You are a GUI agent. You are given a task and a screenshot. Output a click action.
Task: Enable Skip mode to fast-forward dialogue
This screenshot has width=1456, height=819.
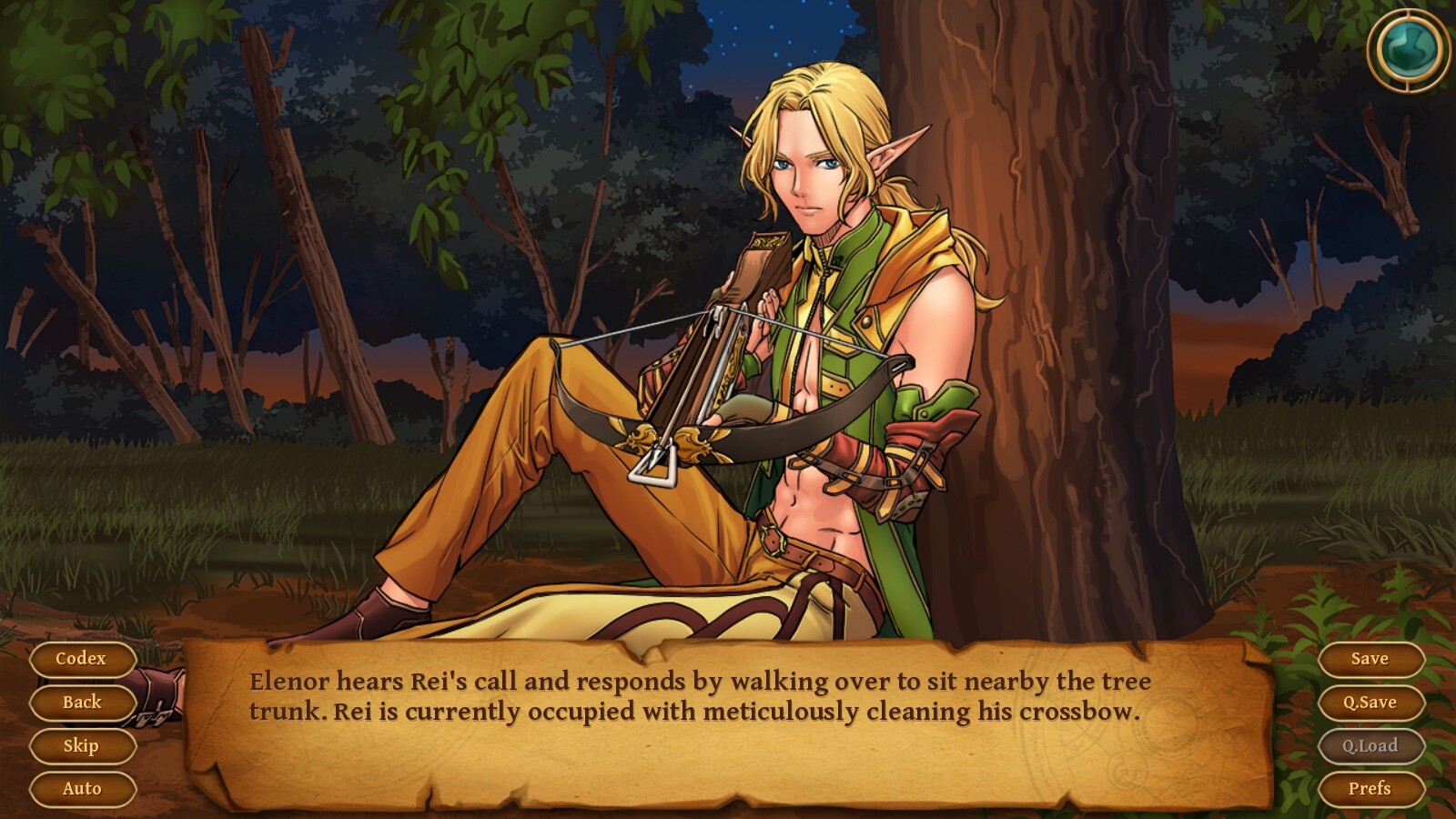click(x=81, y=745)
